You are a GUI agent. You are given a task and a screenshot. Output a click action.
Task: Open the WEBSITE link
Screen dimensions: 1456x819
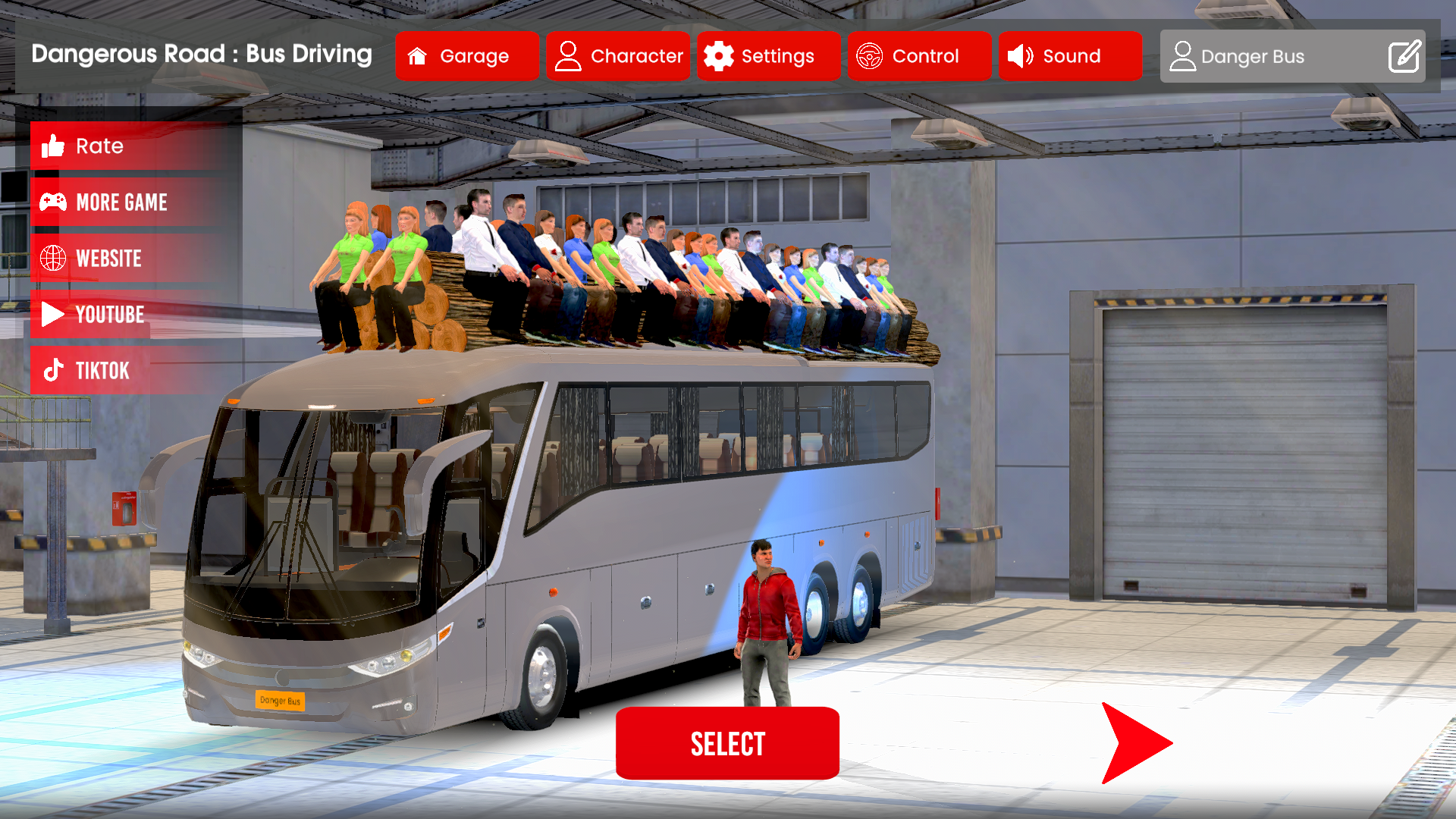point(108,258)
